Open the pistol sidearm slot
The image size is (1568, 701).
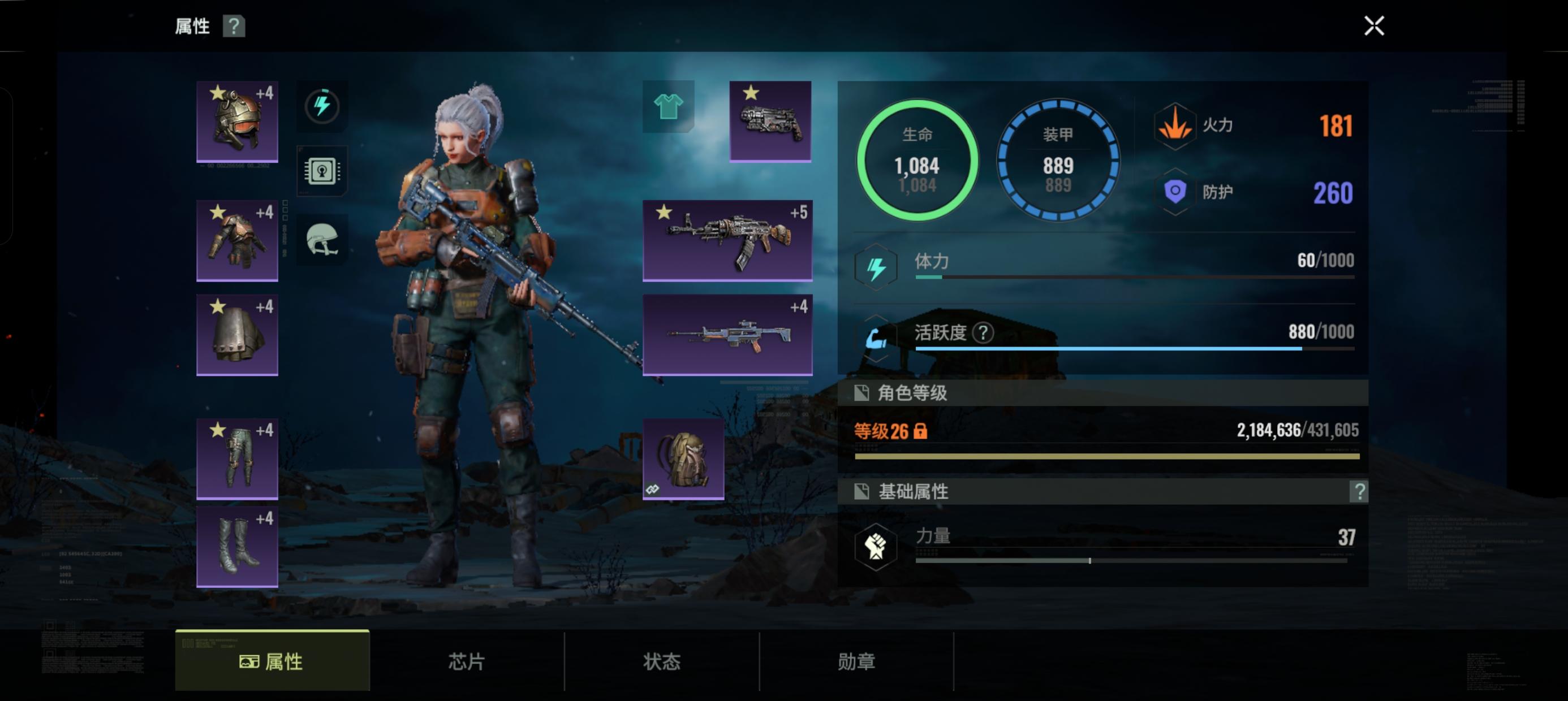tap(769, 122)
